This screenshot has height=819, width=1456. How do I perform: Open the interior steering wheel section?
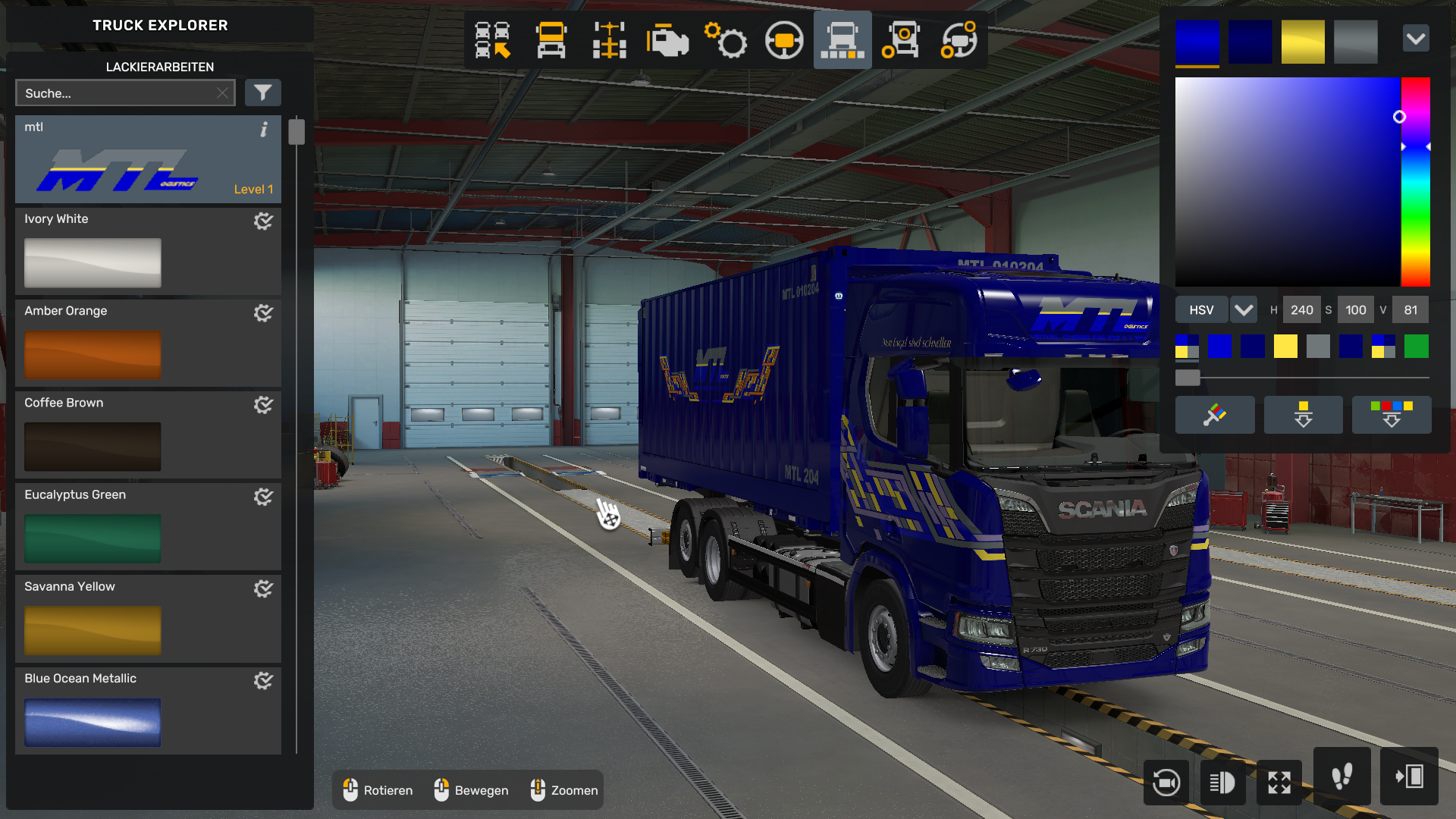[x=784, y=41]
